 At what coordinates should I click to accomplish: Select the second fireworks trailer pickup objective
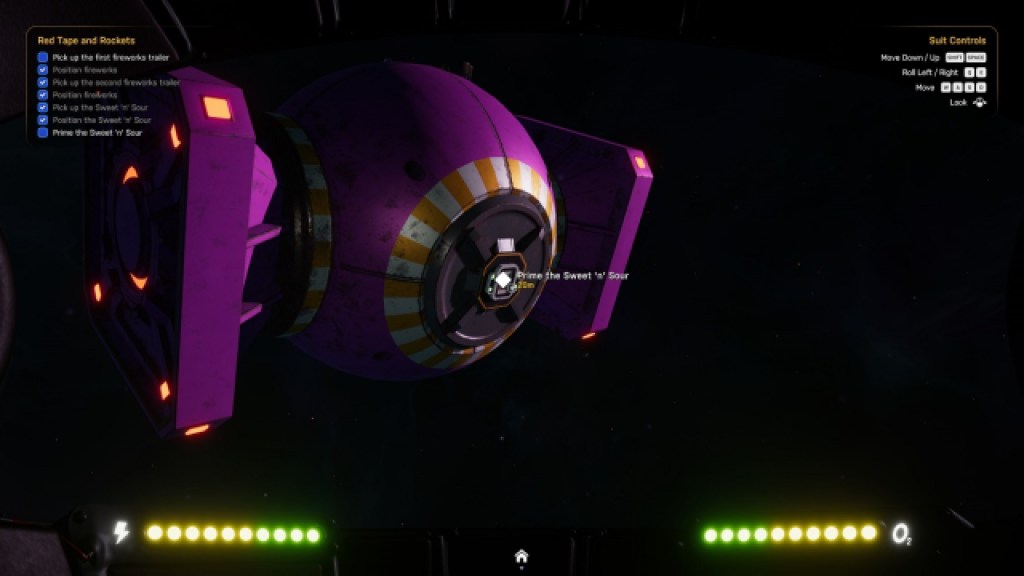[115, 83]
